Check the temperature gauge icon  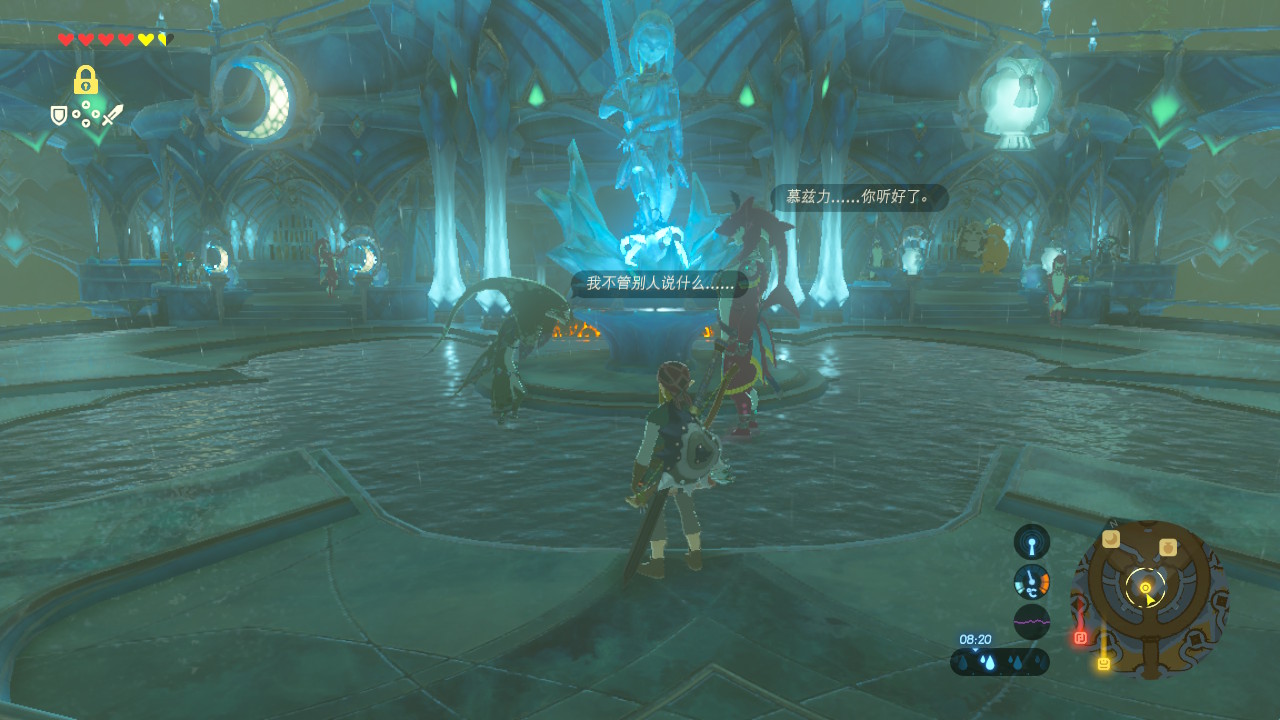(1031, 581)
